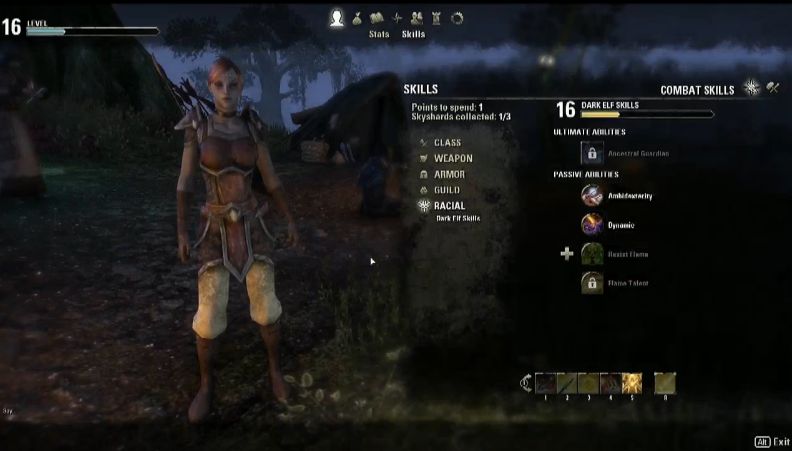Open the Guild skill category
This screenshot has height=451, width=792.
tap(447, 190)
